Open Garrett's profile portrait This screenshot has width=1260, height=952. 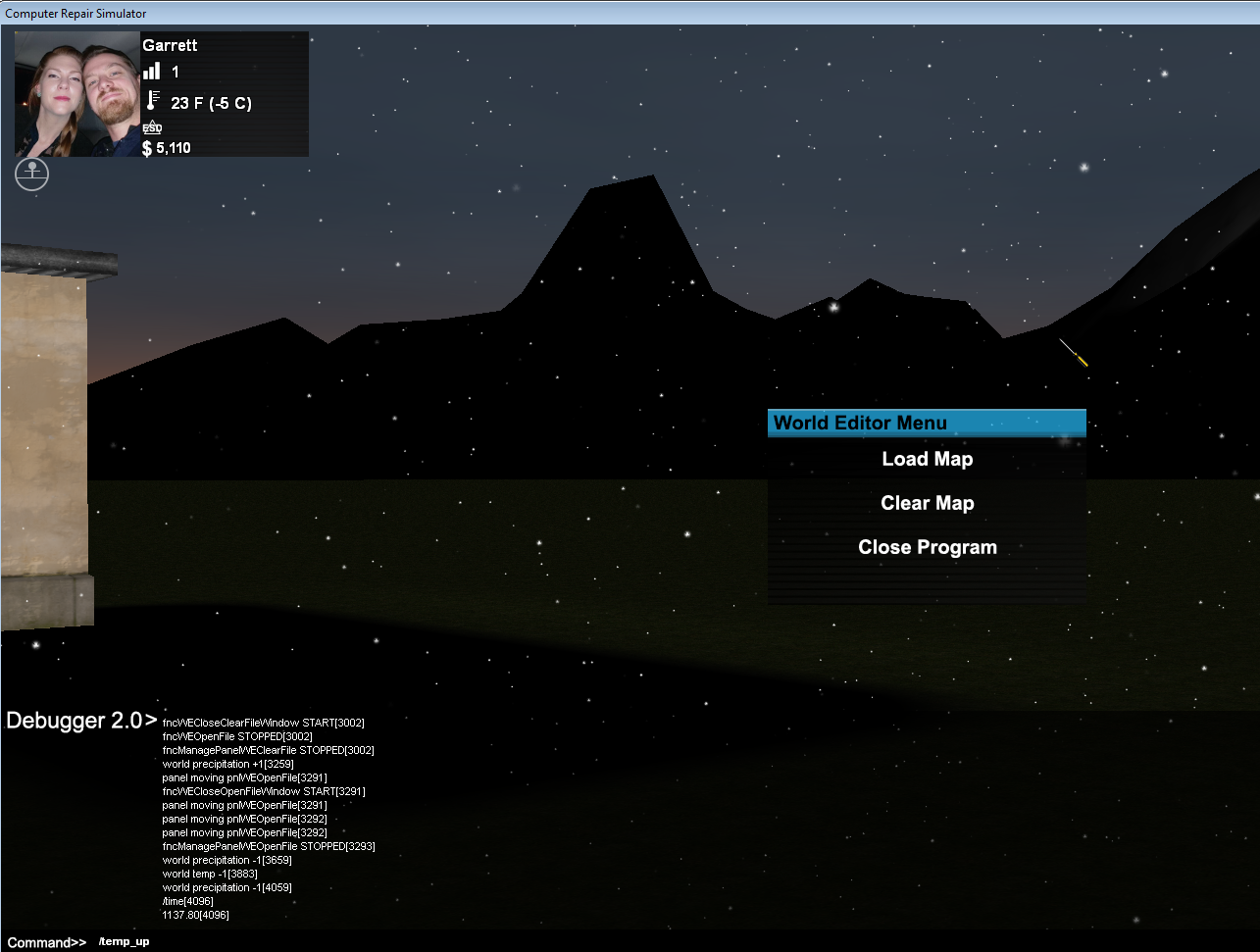click(77, 94)
